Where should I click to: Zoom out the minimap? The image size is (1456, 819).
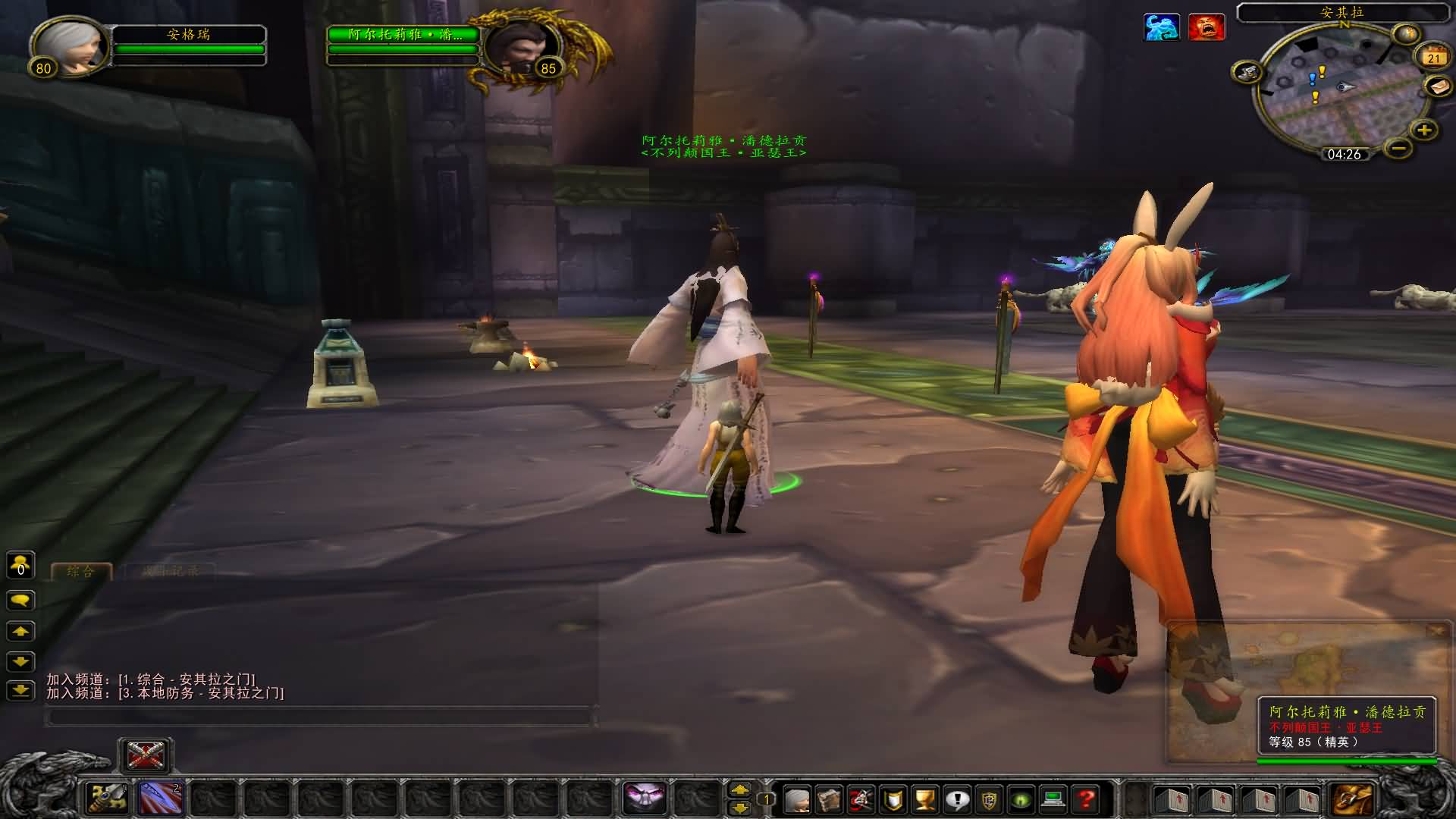point(1400,148)
